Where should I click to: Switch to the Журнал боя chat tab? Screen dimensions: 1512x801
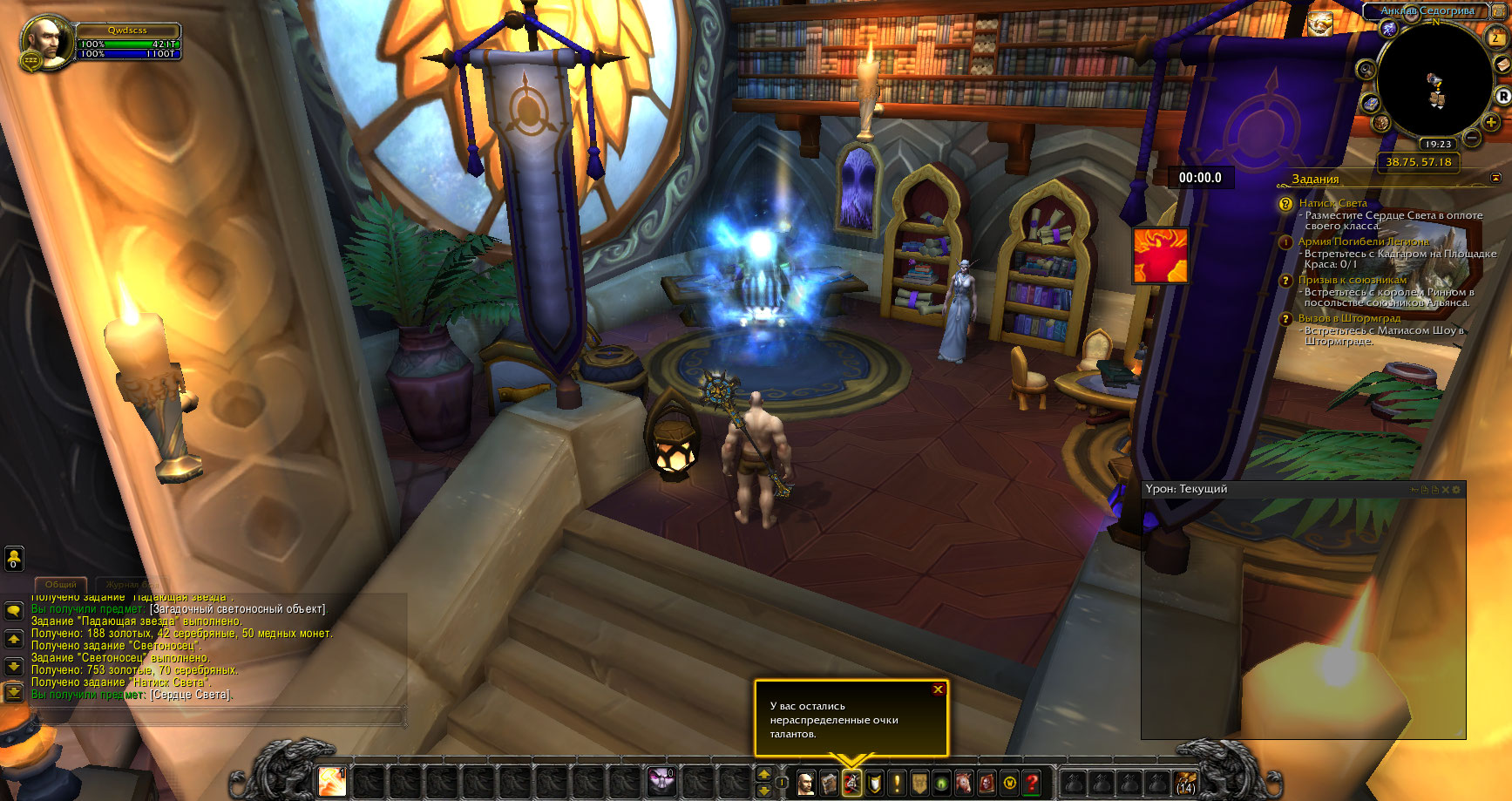131,584
